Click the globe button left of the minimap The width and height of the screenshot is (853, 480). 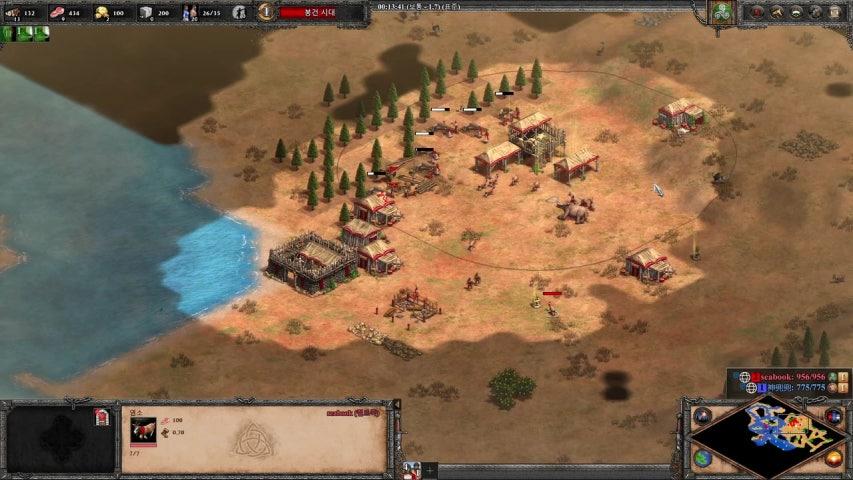click(701, 458)
